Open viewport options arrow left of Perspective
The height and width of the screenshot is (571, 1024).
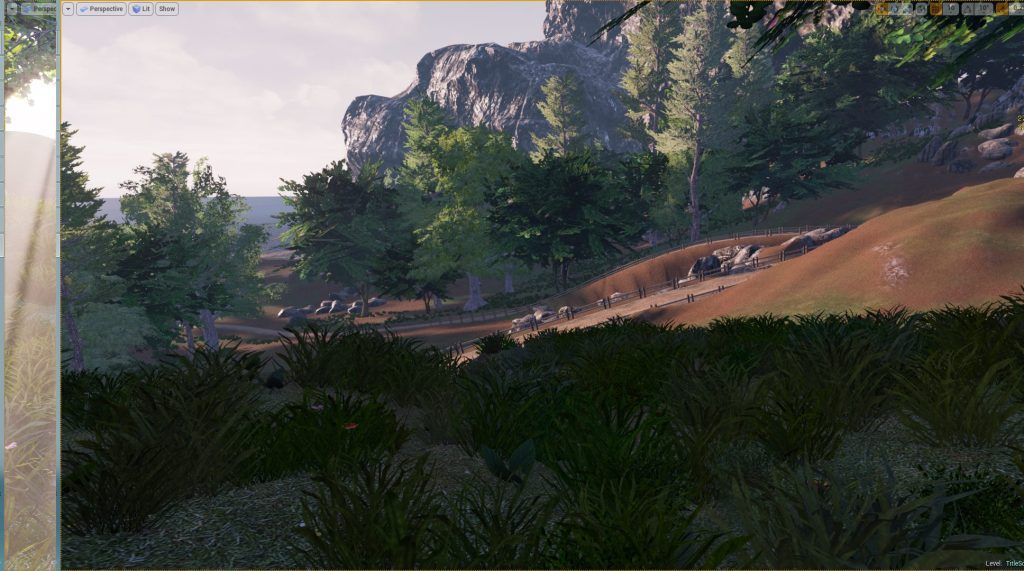[68, 9]
